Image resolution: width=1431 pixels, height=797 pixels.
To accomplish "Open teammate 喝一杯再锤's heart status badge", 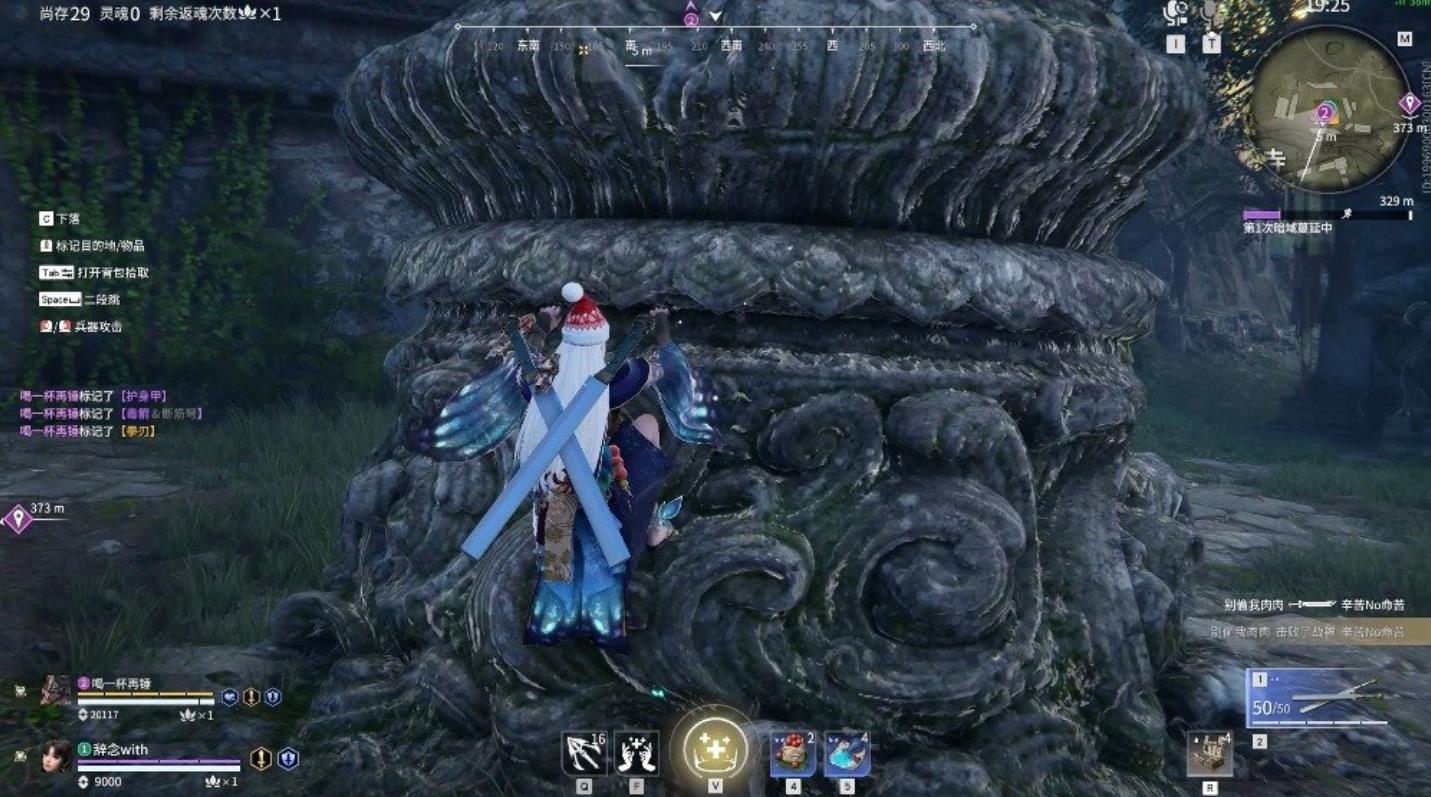I will (230, 698).
